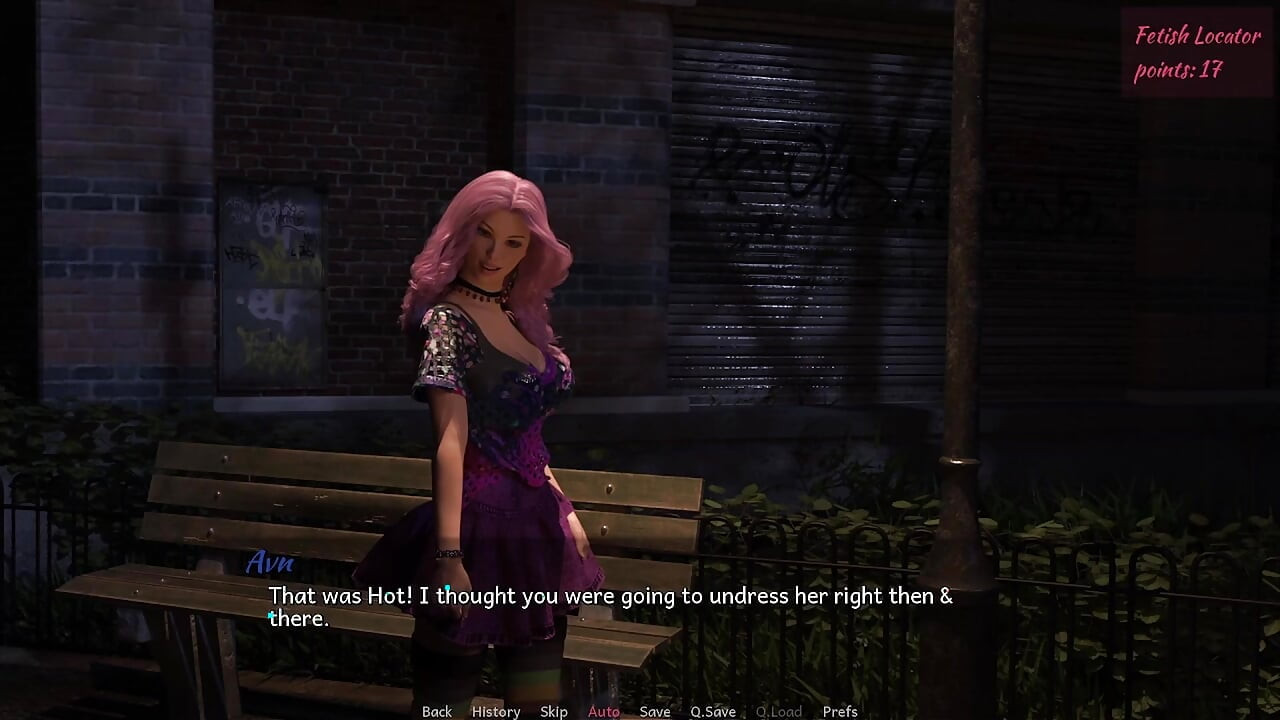Click the dialogue text to continue

pyautogui.click(x=610, y=607)
